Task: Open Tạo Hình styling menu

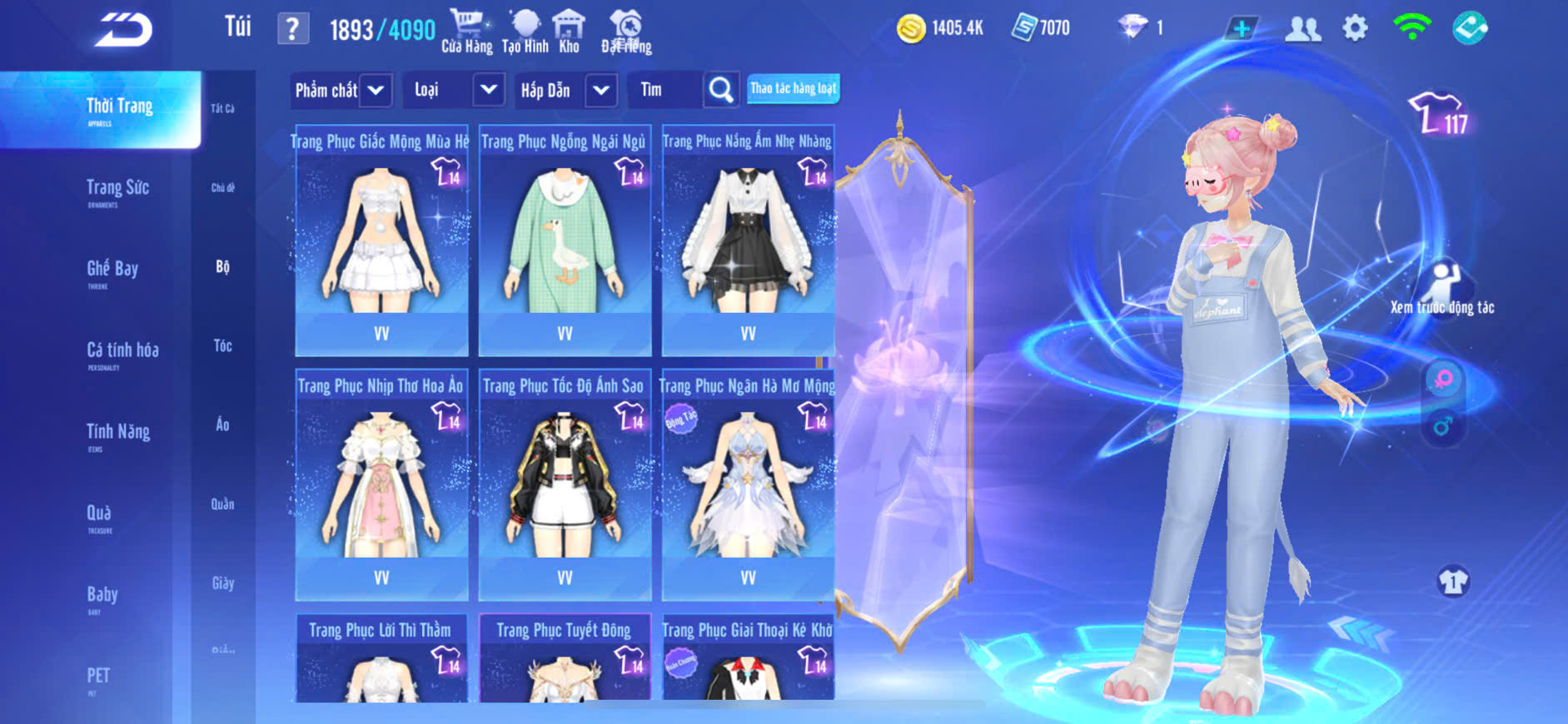Action: (525, 32)
